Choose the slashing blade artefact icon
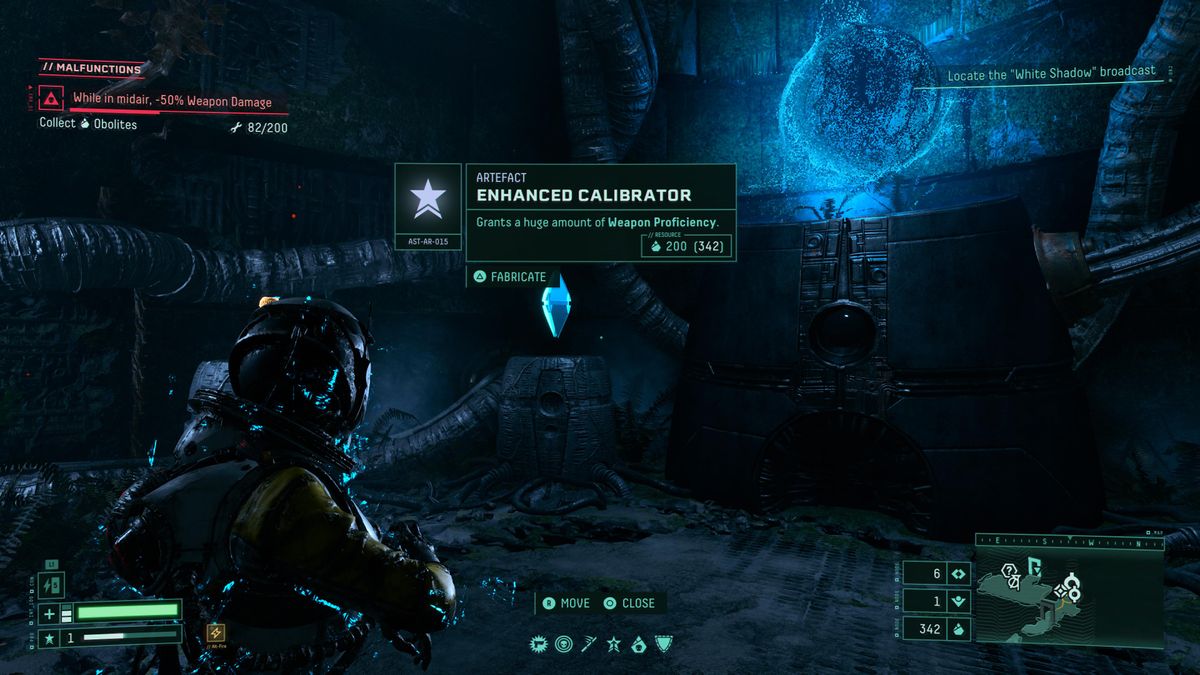 pyautogui.click(x=588, y=644)
